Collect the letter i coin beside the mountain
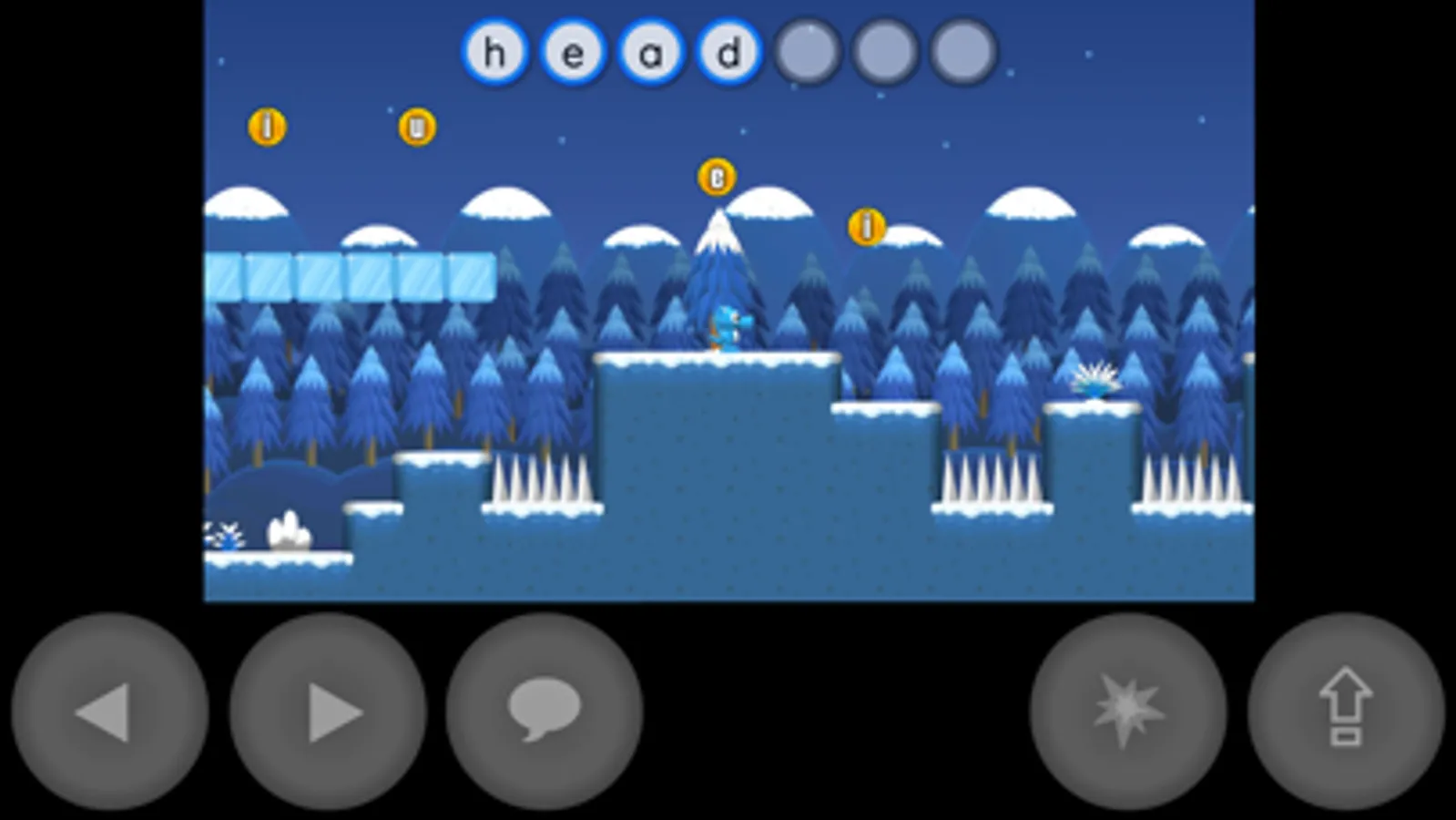The width and height of the screenshot is (1456, 820). (865, 224)
